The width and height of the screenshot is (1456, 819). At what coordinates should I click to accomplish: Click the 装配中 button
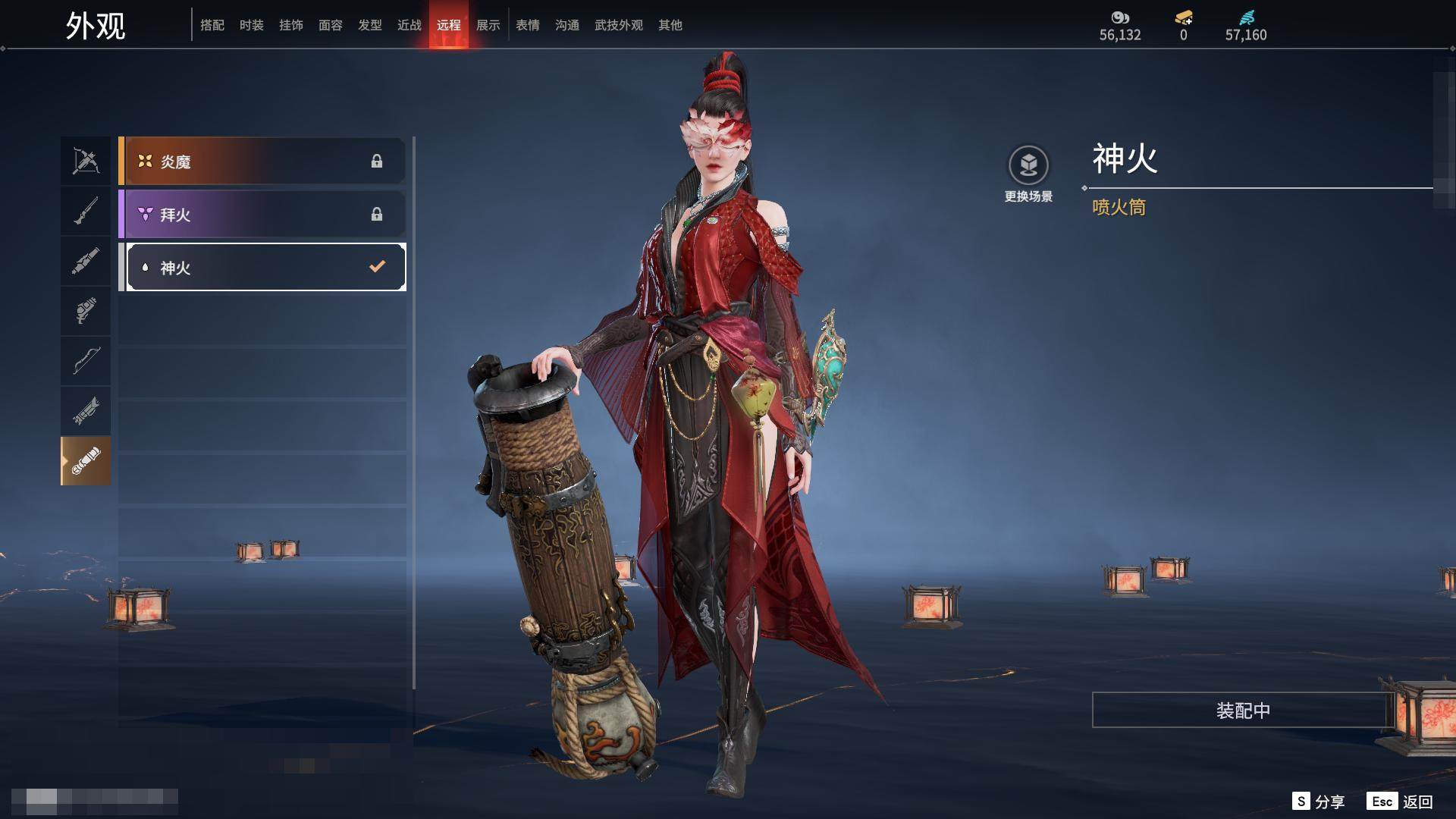[1243, 710]
